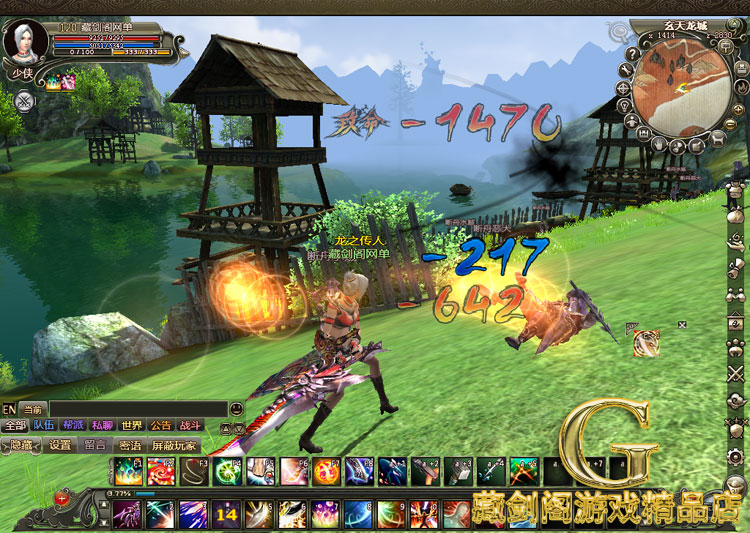Select the 帮派 (guild) chat tab
This screenshot has height=533, width=750.
73,425
